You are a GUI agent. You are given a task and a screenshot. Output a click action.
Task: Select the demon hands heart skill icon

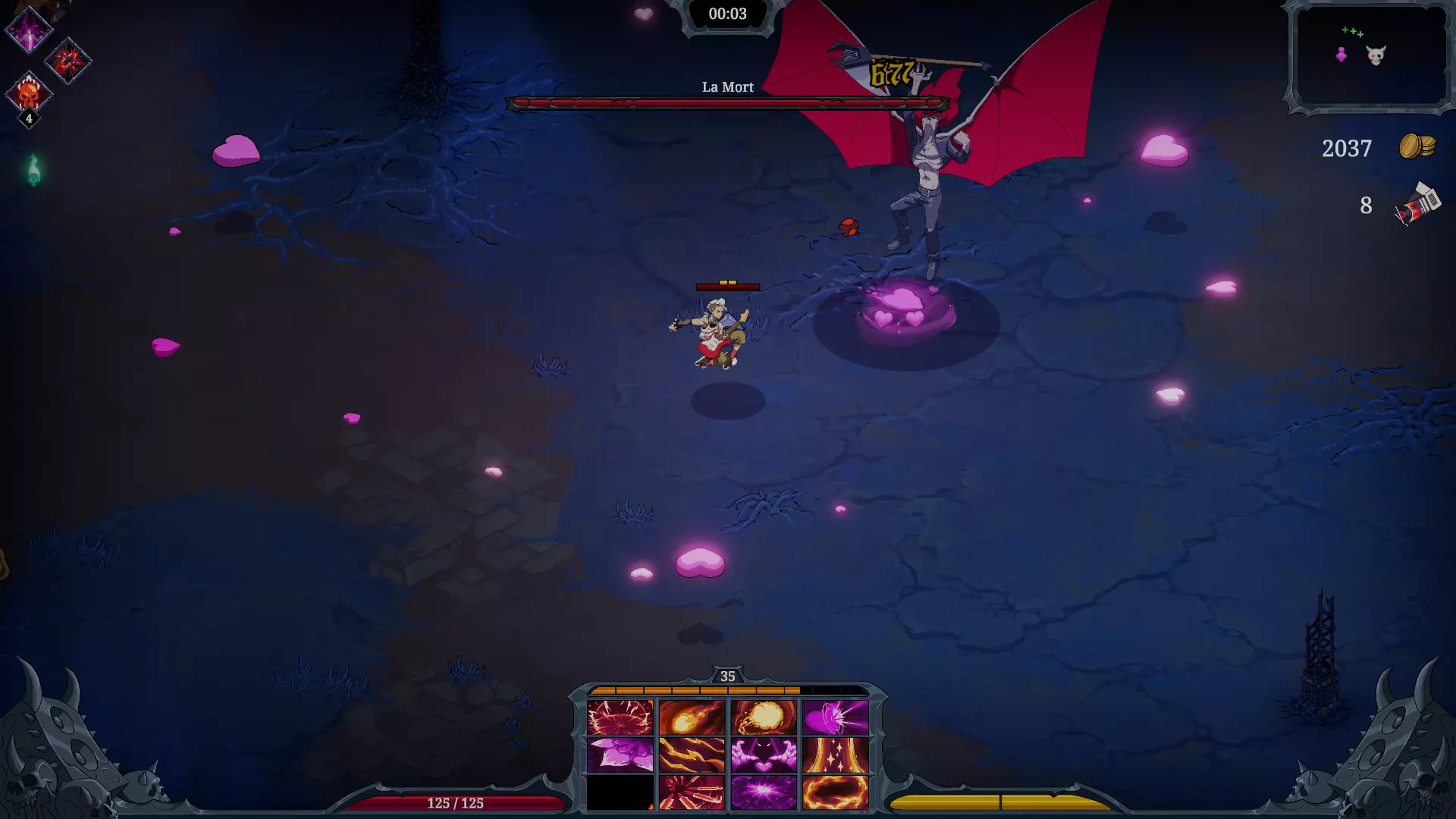tap(764, 755)
